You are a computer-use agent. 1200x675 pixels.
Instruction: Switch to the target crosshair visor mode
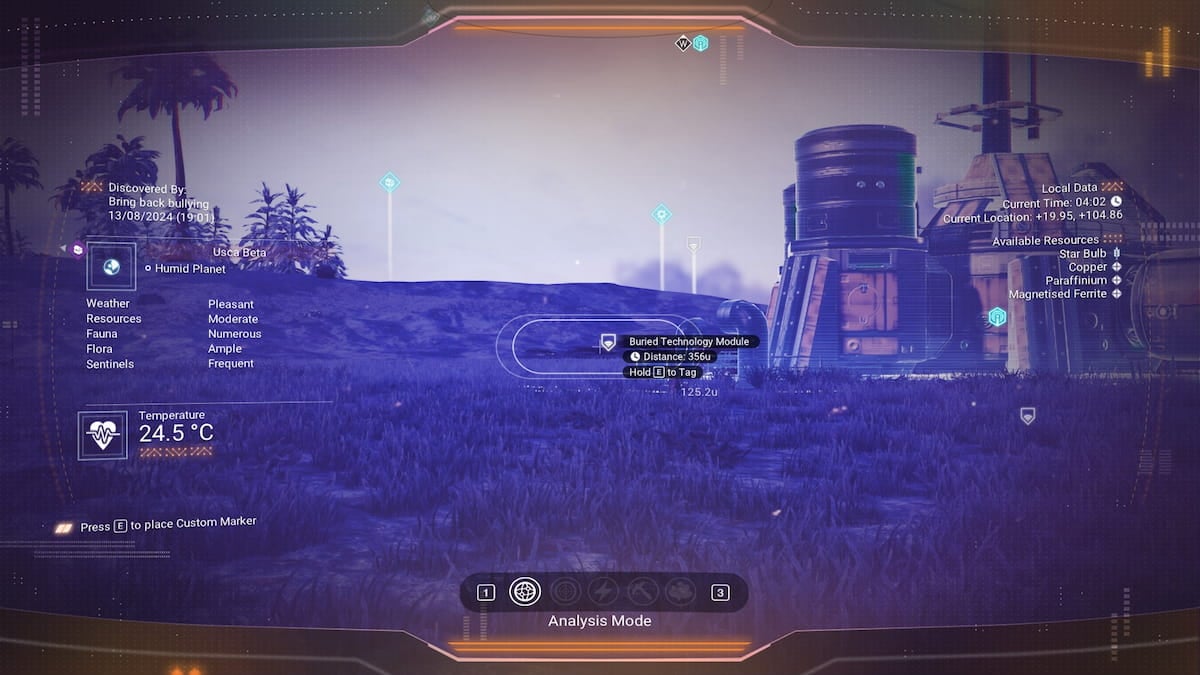coord(565,592)
